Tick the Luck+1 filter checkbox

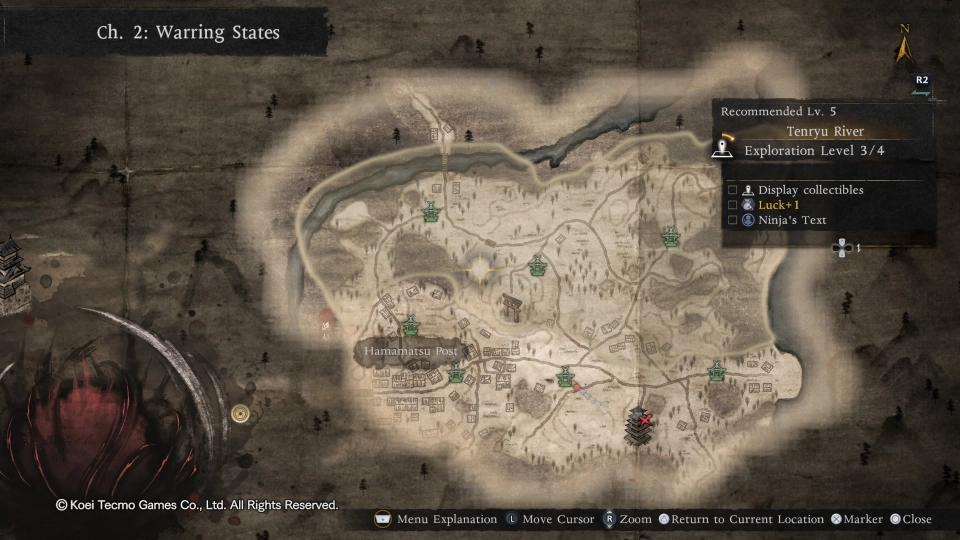[x=733, y=205]
